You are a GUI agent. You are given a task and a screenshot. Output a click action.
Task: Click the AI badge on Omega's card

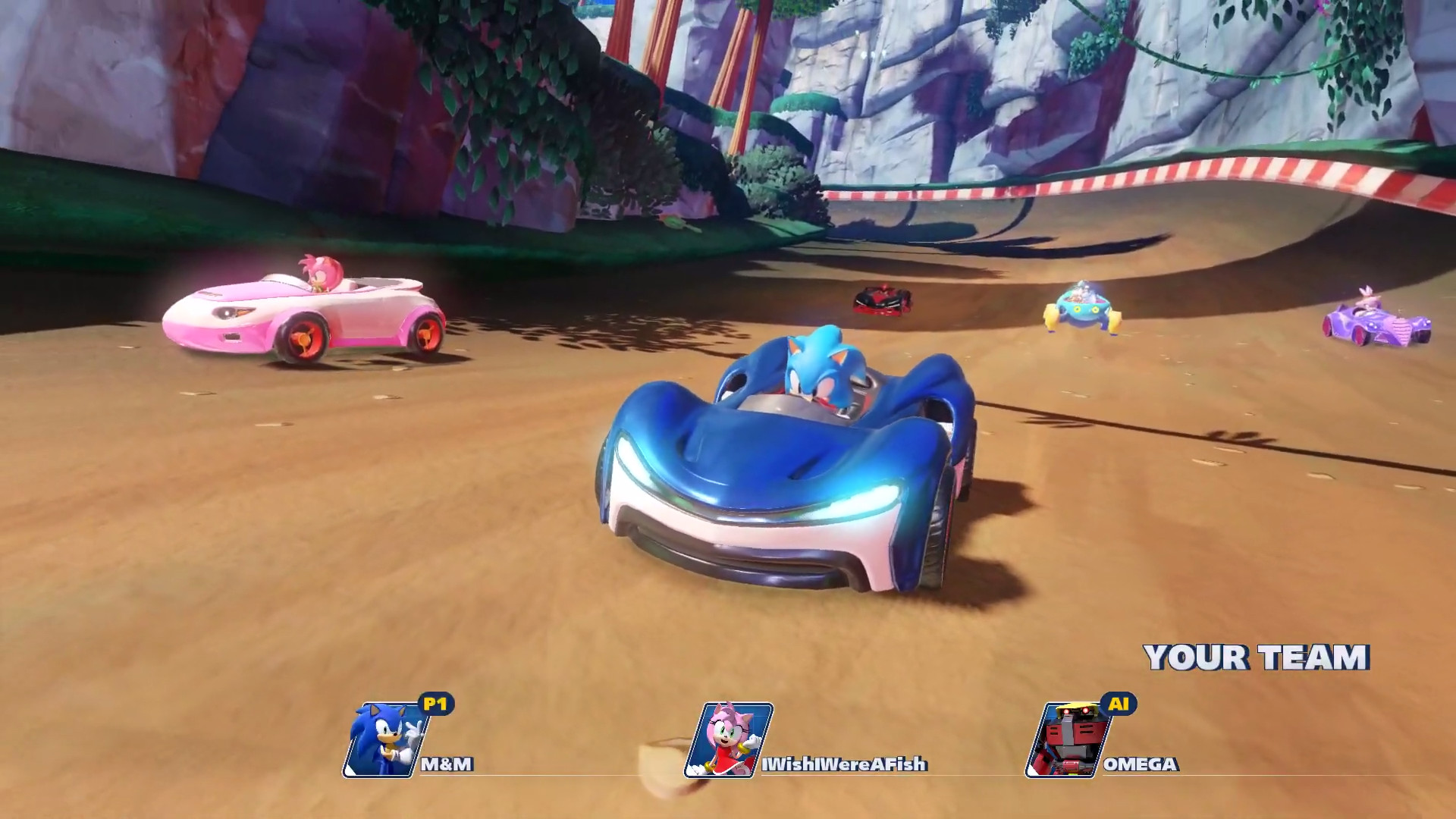point(1120,704)
